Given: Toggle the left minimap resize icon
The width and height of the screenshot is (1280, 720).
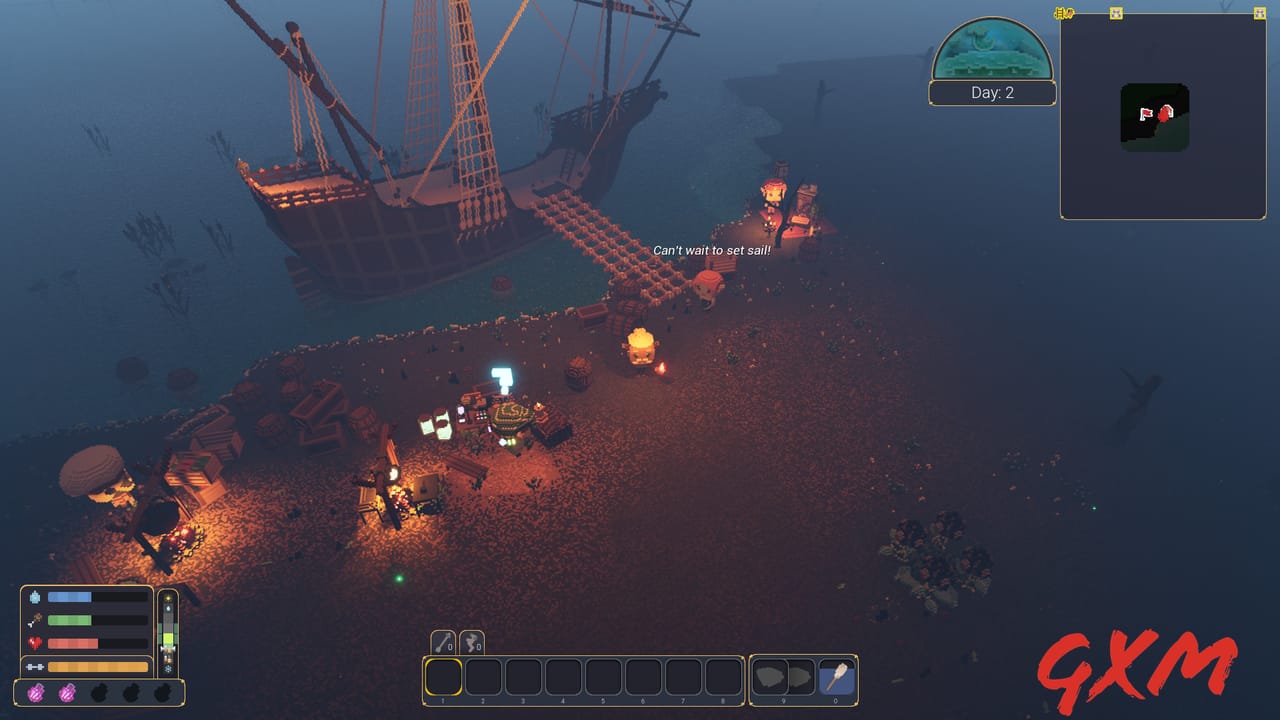Looking at the screenshot, I should tap(1116, 14).
